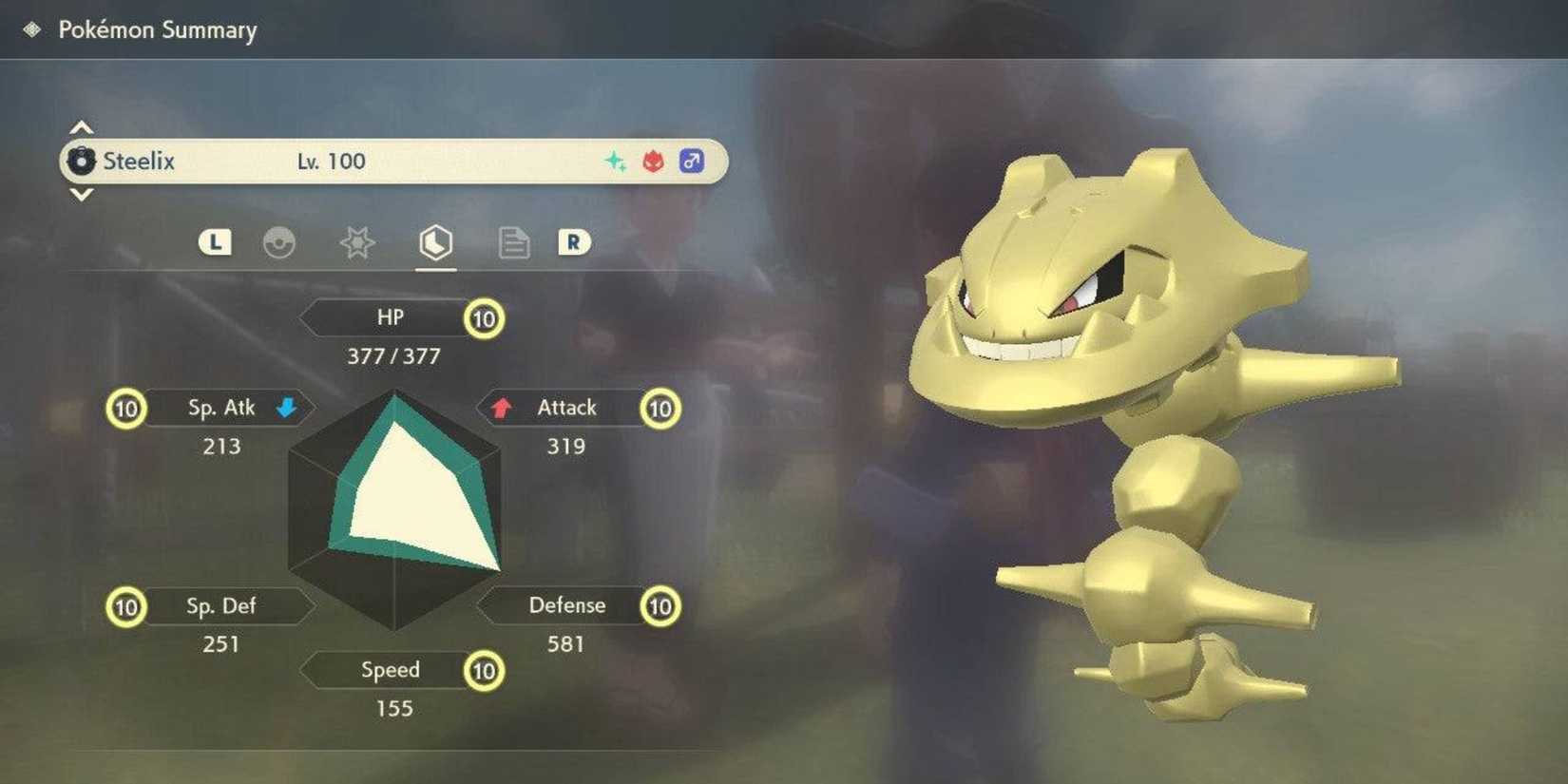Viewport: 1568px width, 784px height.
Task: Collapse using the downward Pokémon switch arrow
Action: (81, 195)
